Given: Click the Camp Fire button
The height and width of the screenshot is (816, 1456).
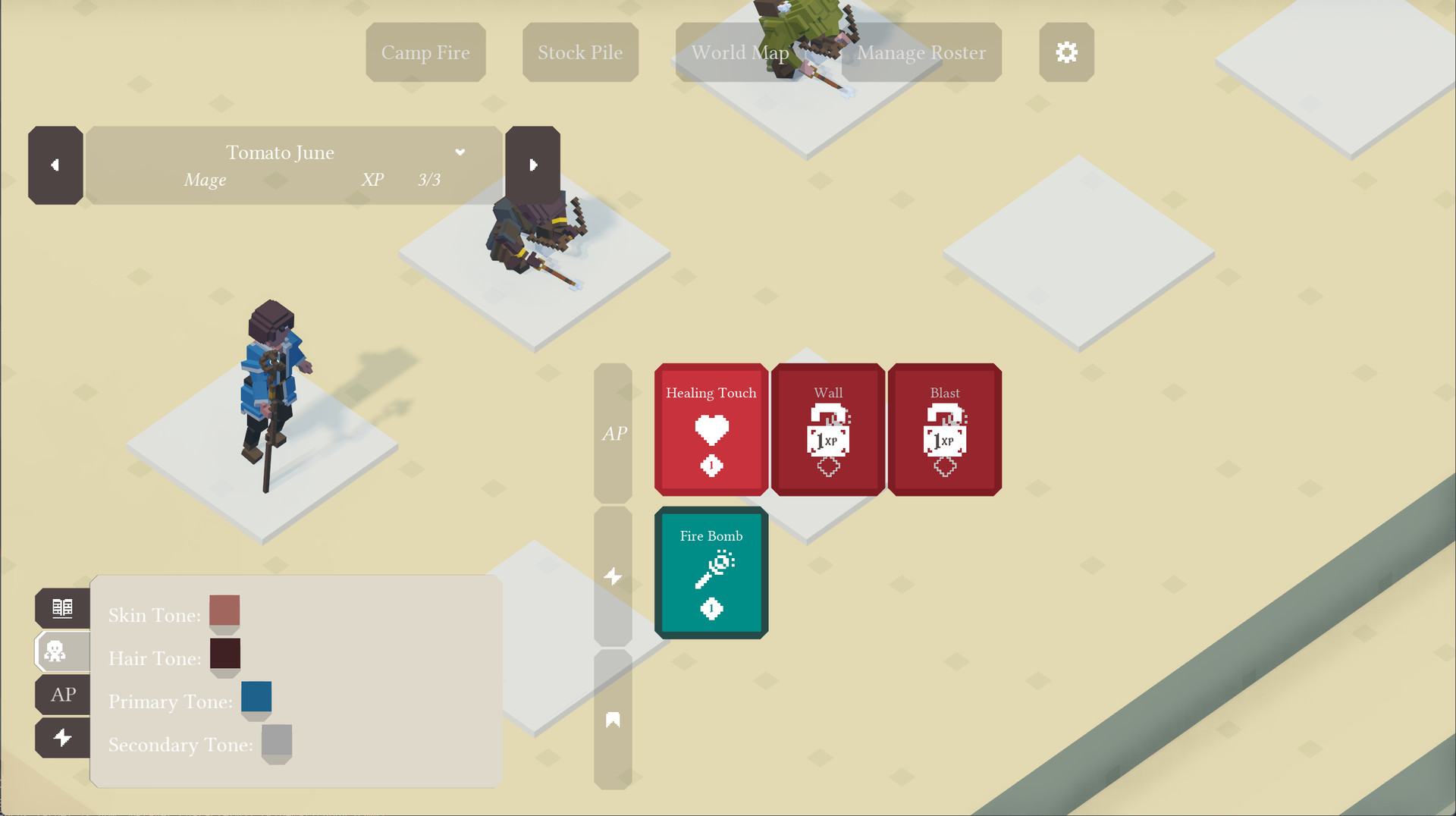Looking at the screenshot, I should [x=425, y=52].
